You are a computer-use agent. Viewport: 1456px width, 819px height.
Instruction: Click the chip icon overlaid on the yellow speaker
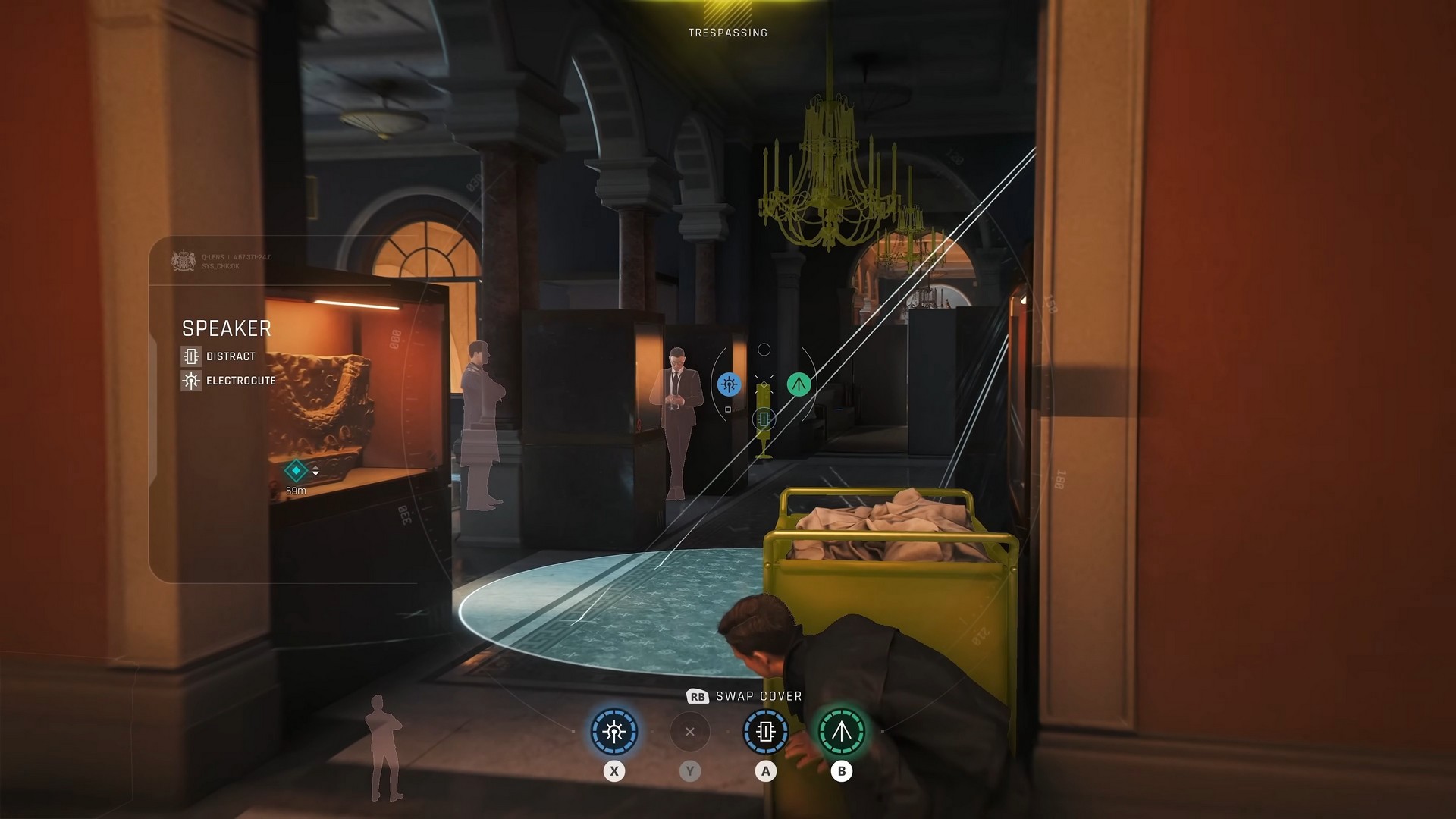click(x=764, y=419)
